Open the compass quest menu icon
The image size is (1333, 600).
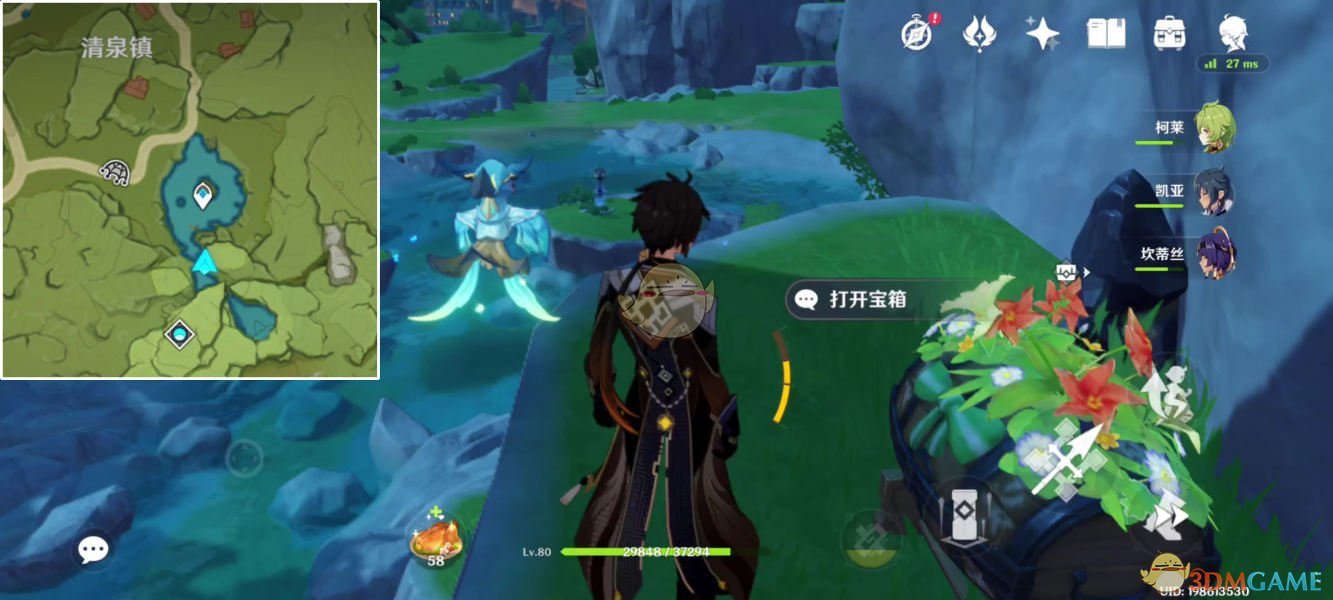(916, 34)
